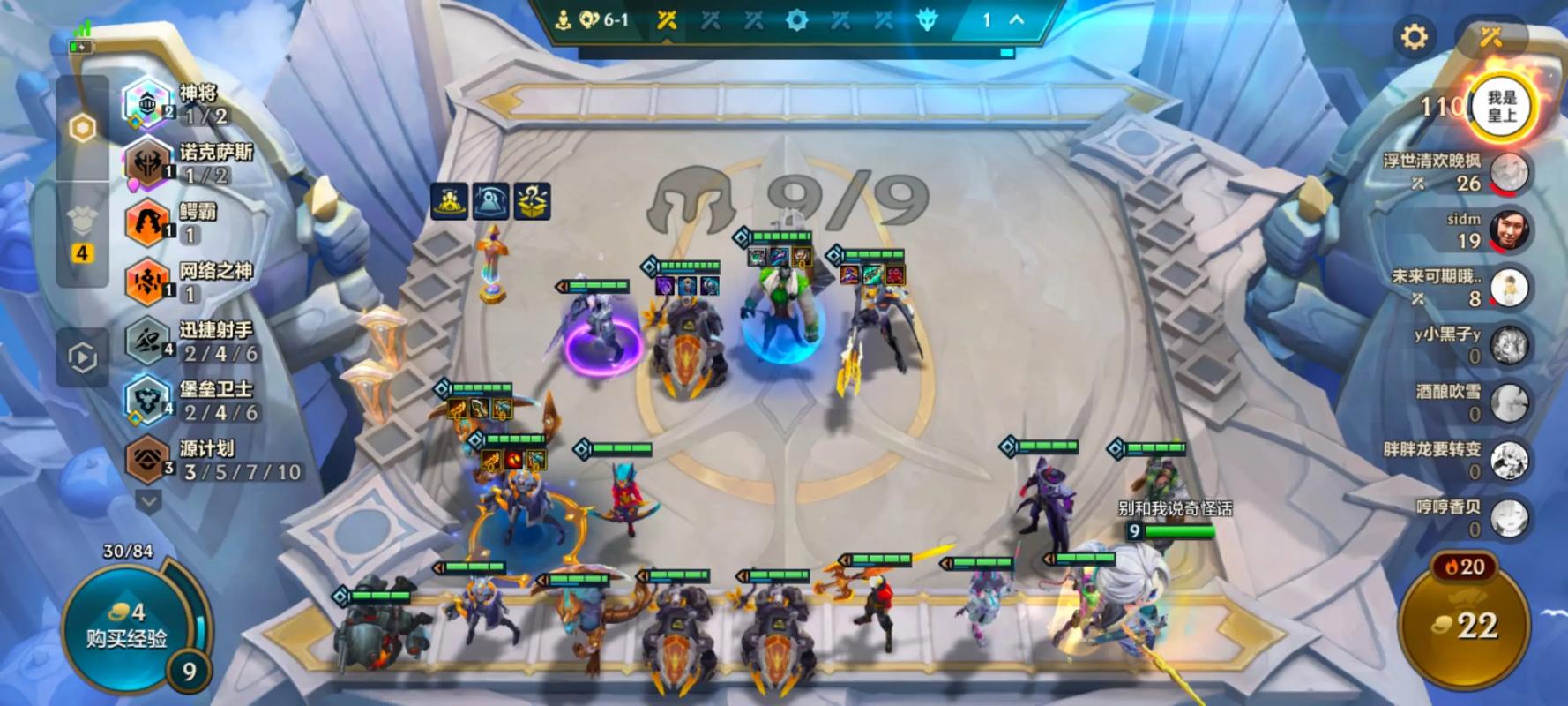The width and height of the screenshot is (1568, 706).
Task: Inspect the first hextech augment icon
Action: pos(449,201)
